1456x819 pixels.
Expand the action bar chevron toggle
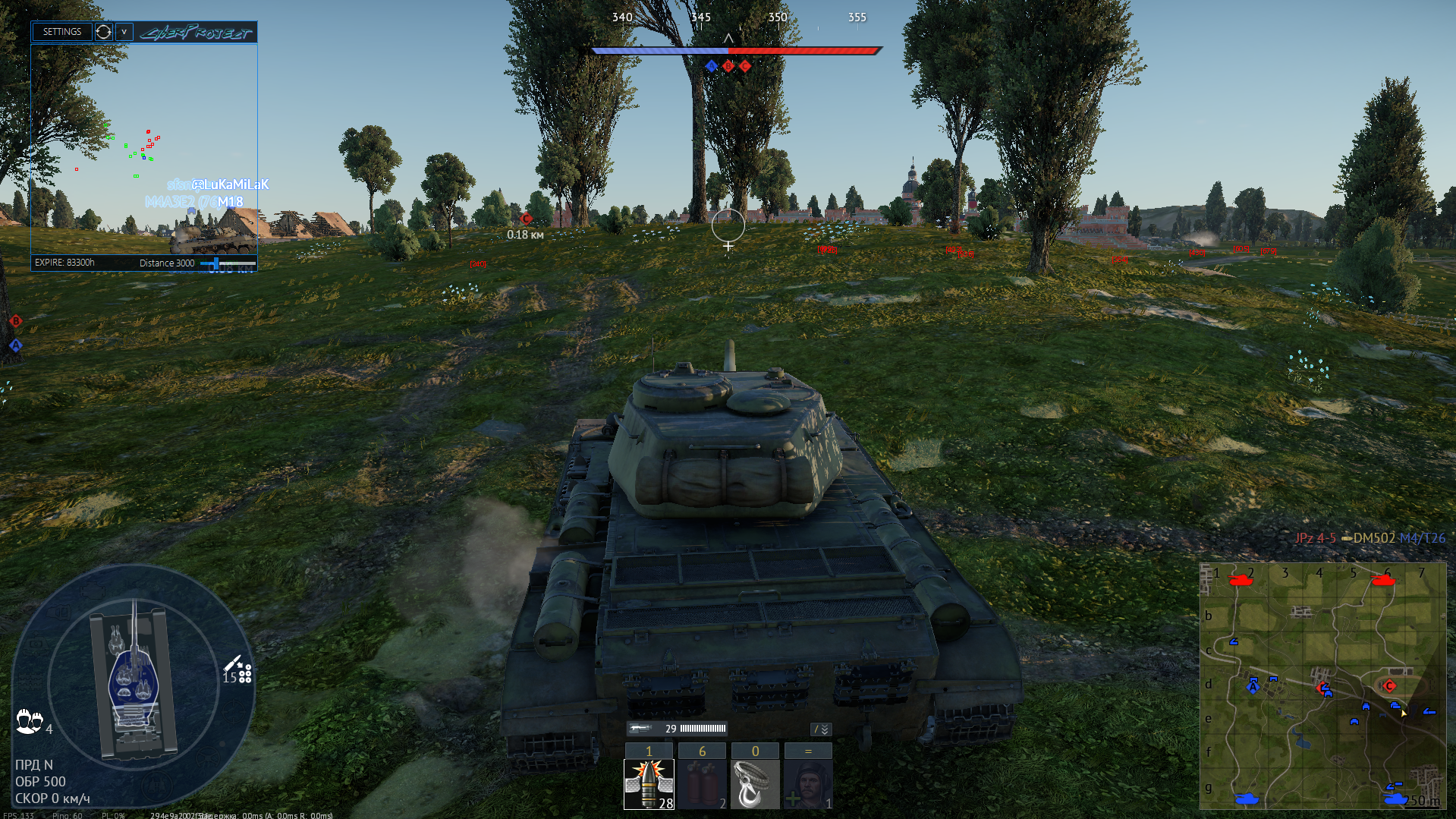pyautogui.click(x=822, y=729)
